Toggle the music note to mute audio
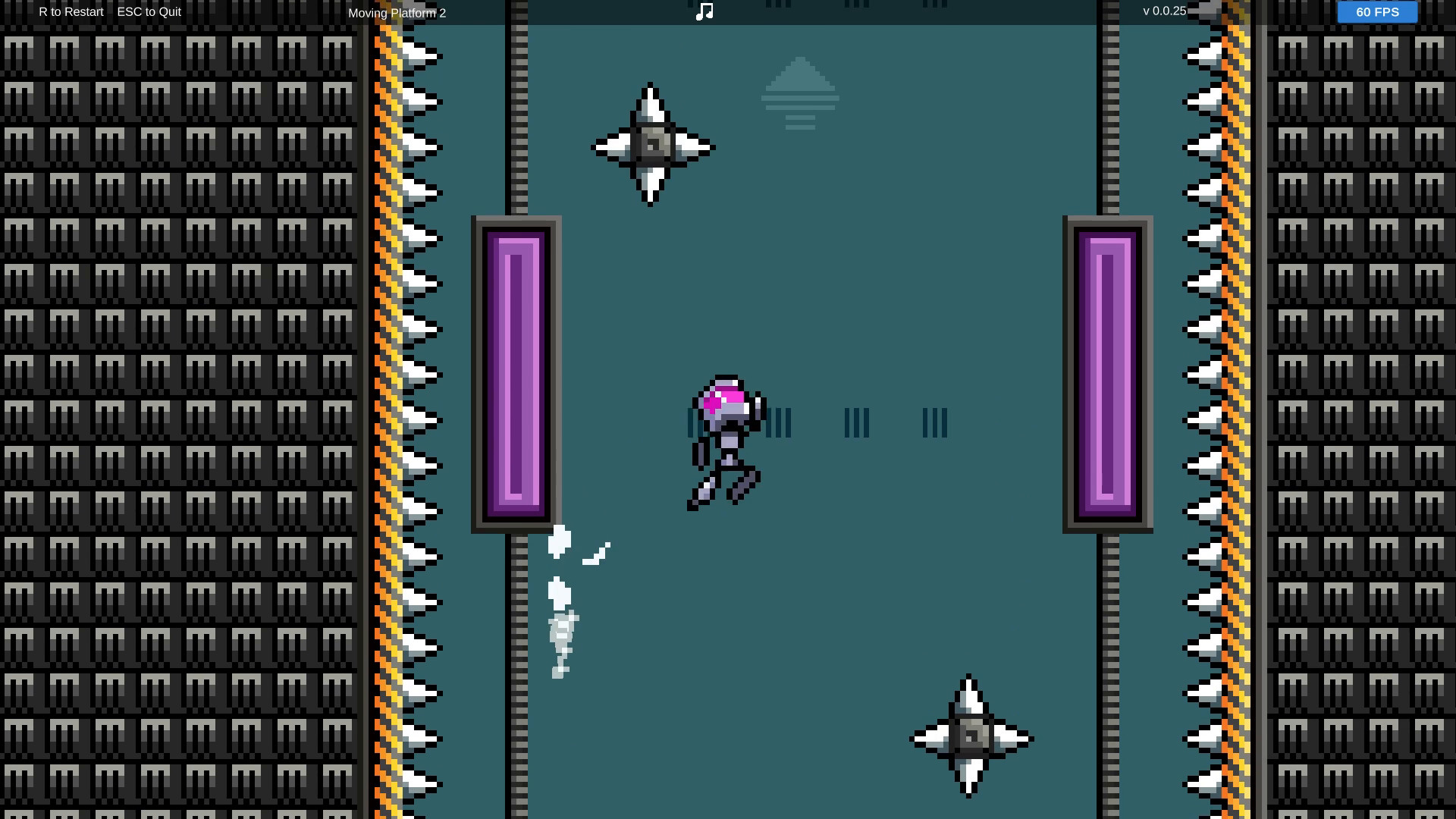The width and height of the screenshot is (1456, 819). click(704, 10)
